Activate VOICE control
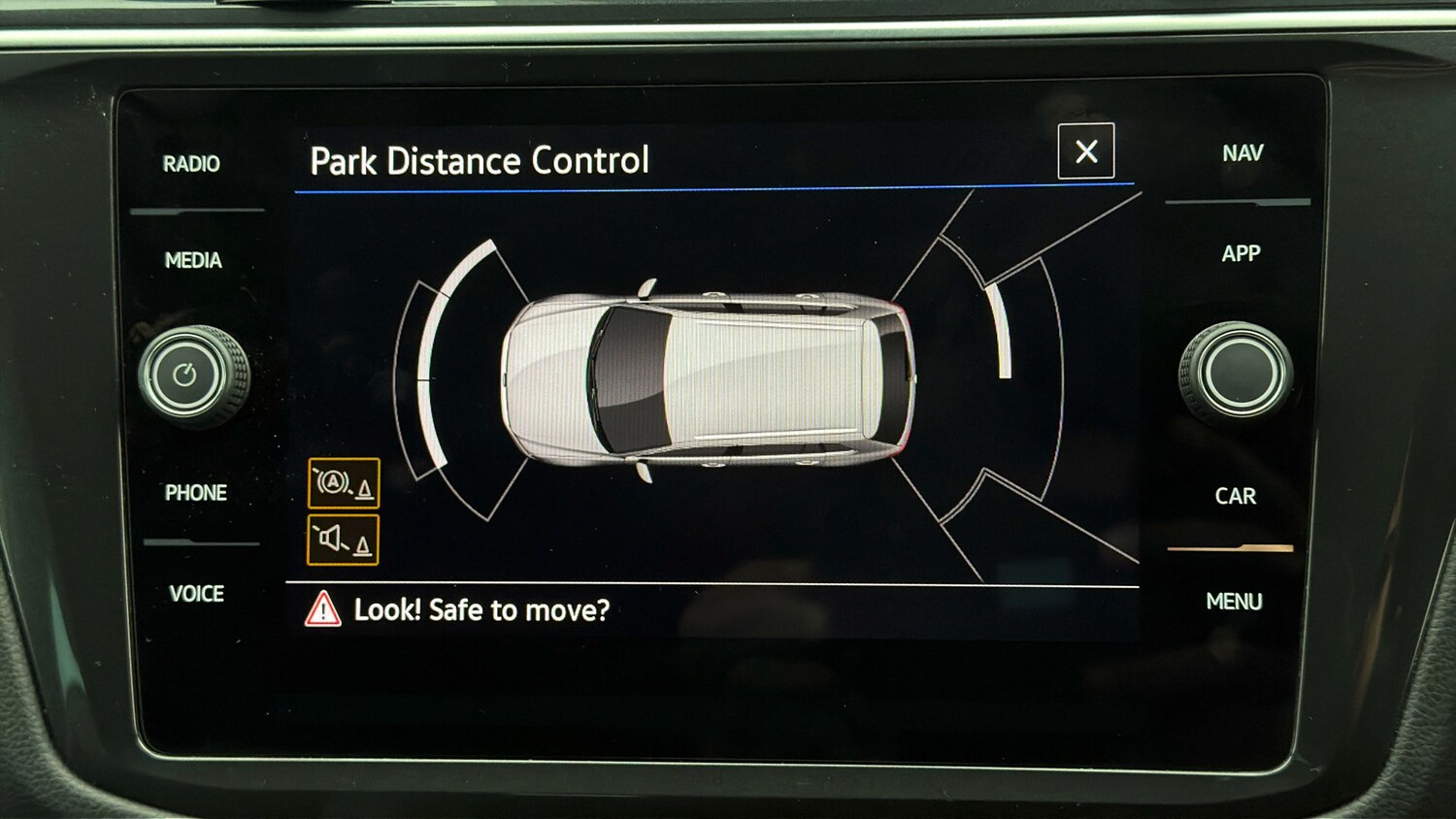Viewport: 1456px width, 819px height. 196,594
